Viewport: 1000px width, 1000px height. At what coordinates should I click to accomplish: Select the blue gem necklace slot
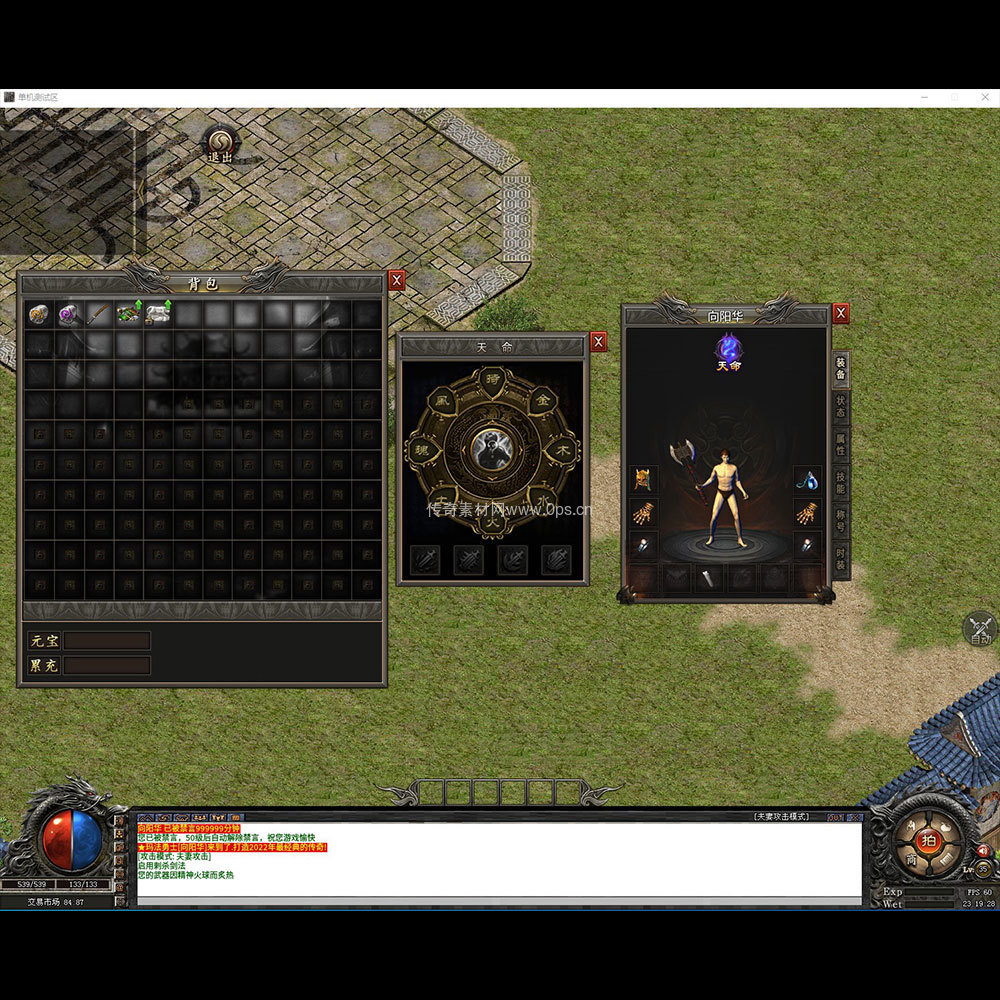click(x=807, y=480)
